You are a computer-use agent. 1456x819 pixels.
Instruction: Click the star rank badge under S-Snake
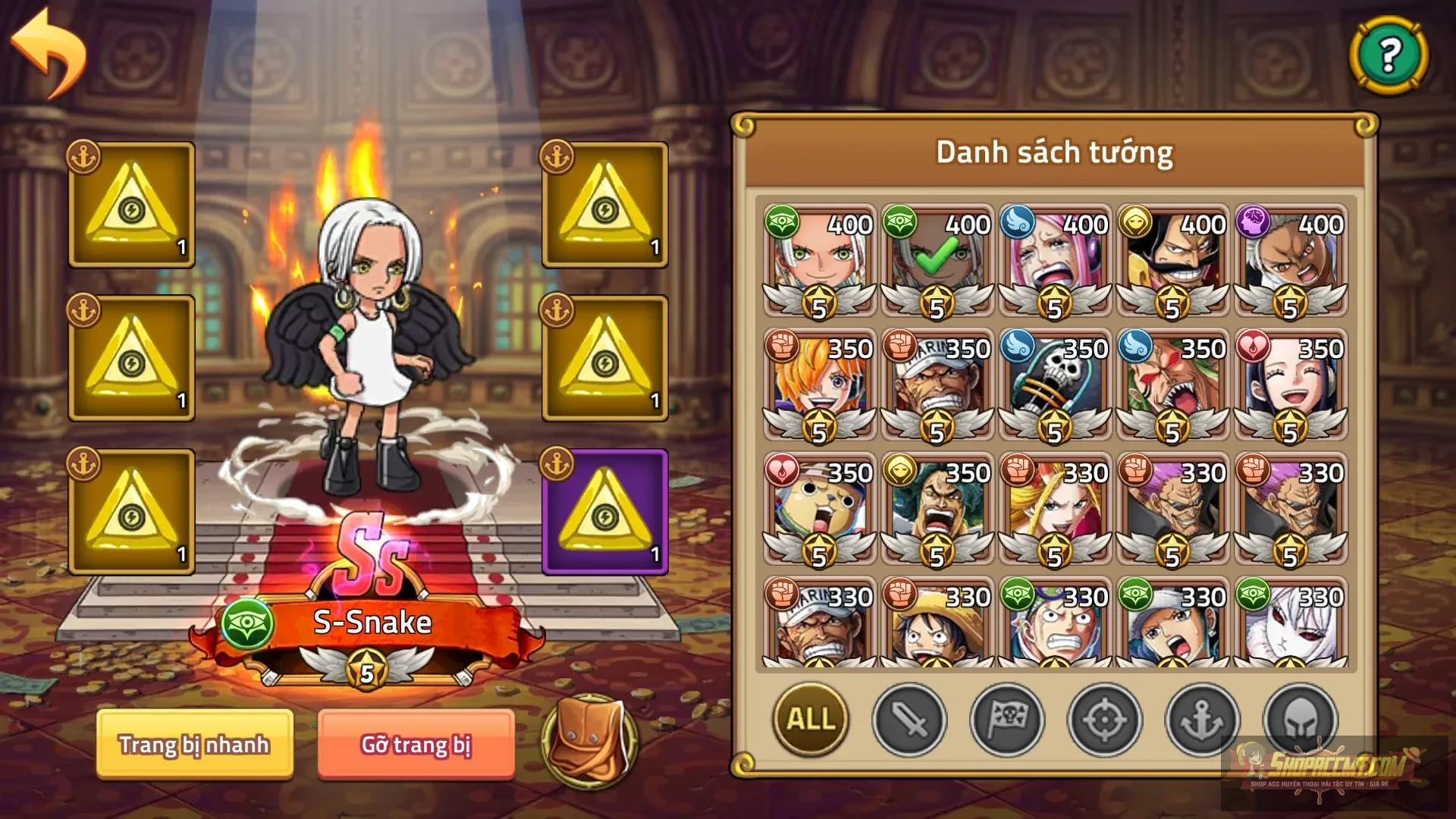pyautogui.click(x=368, y=669)
